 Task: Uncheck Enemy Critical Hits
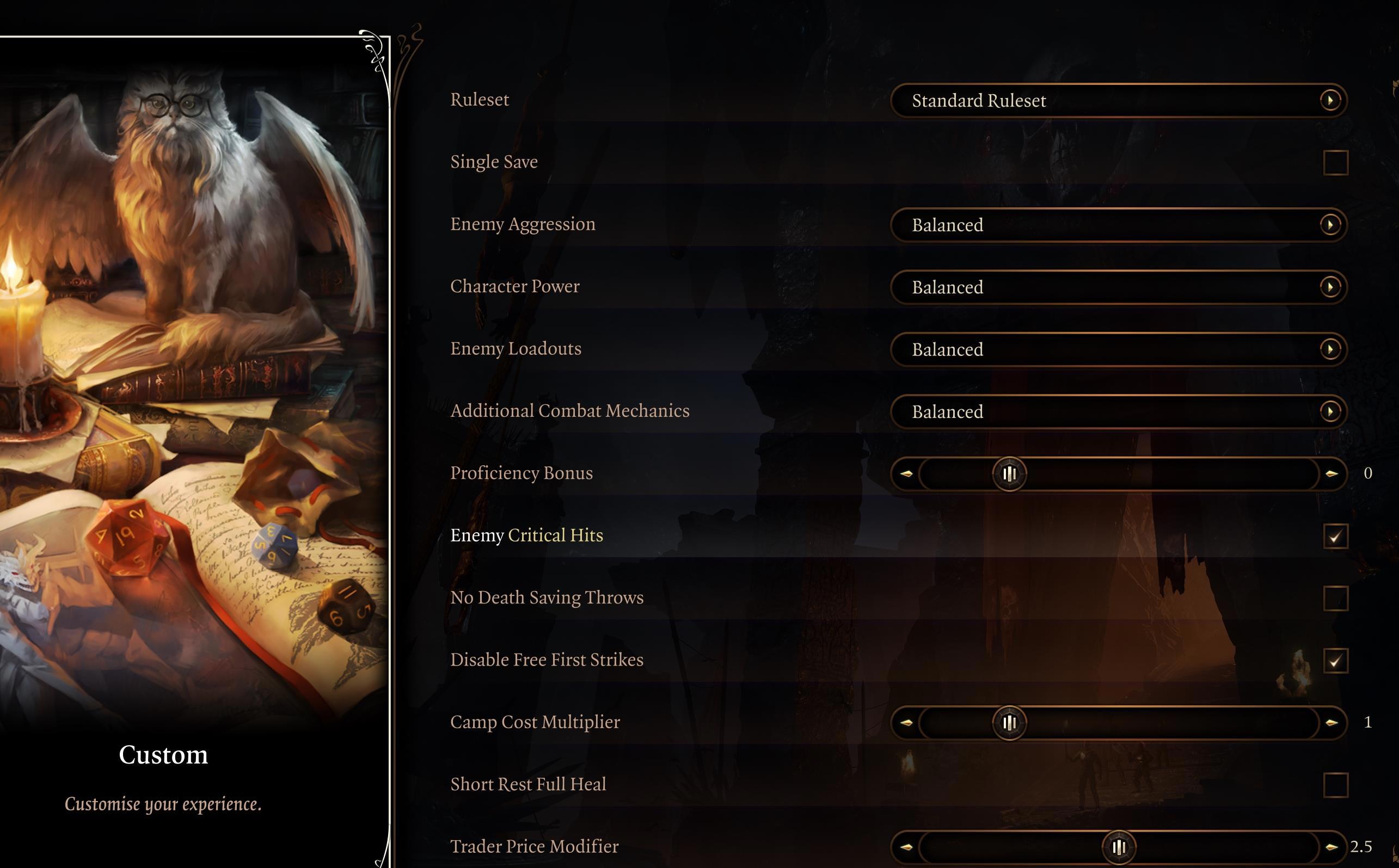tap(1335, 536)
